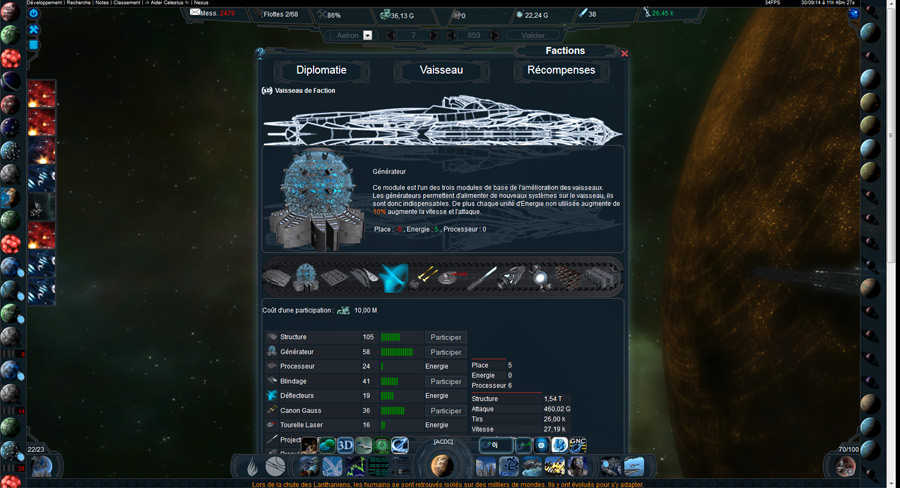
Task: Choose the spherical generator module icon
Action: click(x=306, y=276)
